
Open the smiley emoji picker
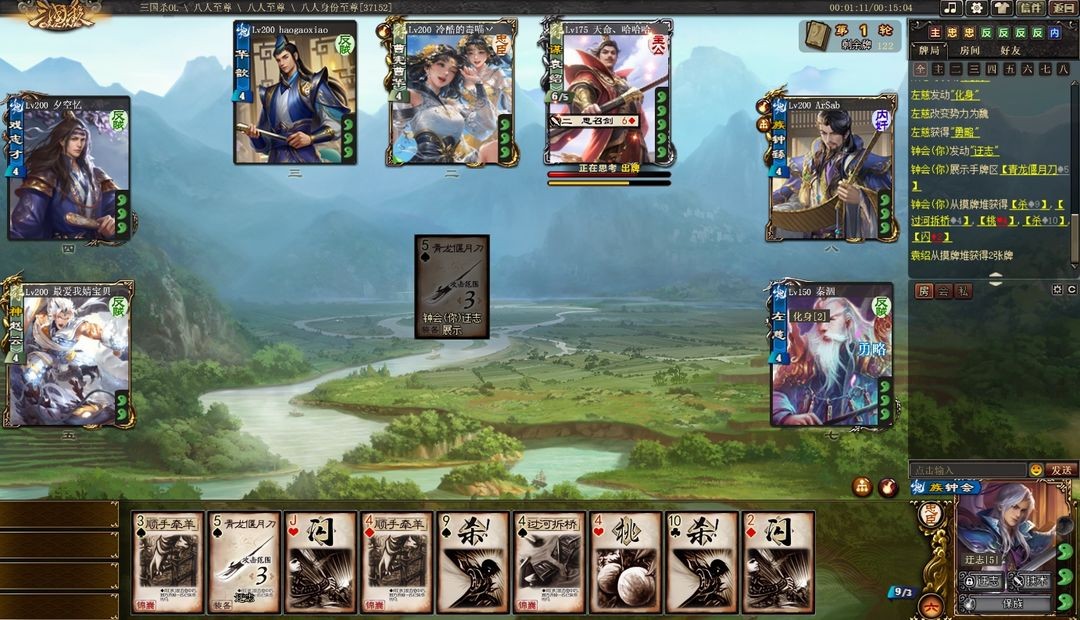click(1036, 470)
